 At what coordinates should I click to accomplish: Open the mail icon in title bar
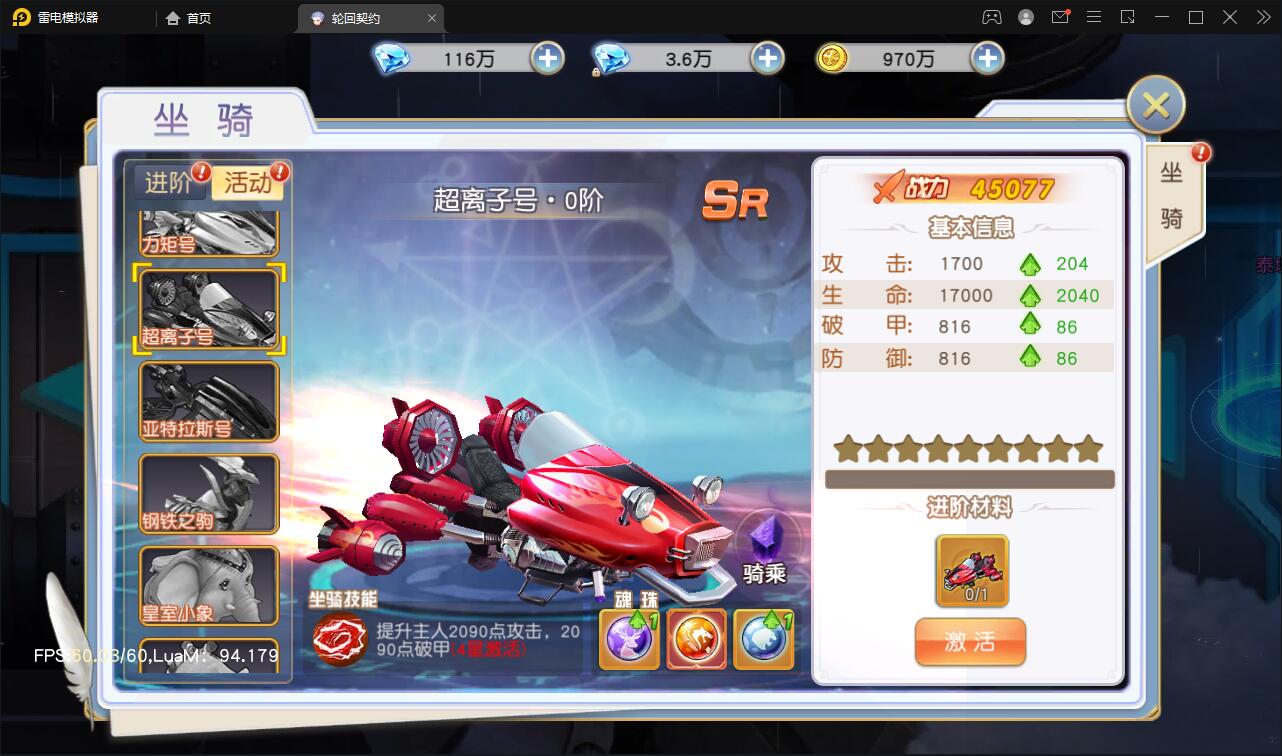tap(1061, 17)
